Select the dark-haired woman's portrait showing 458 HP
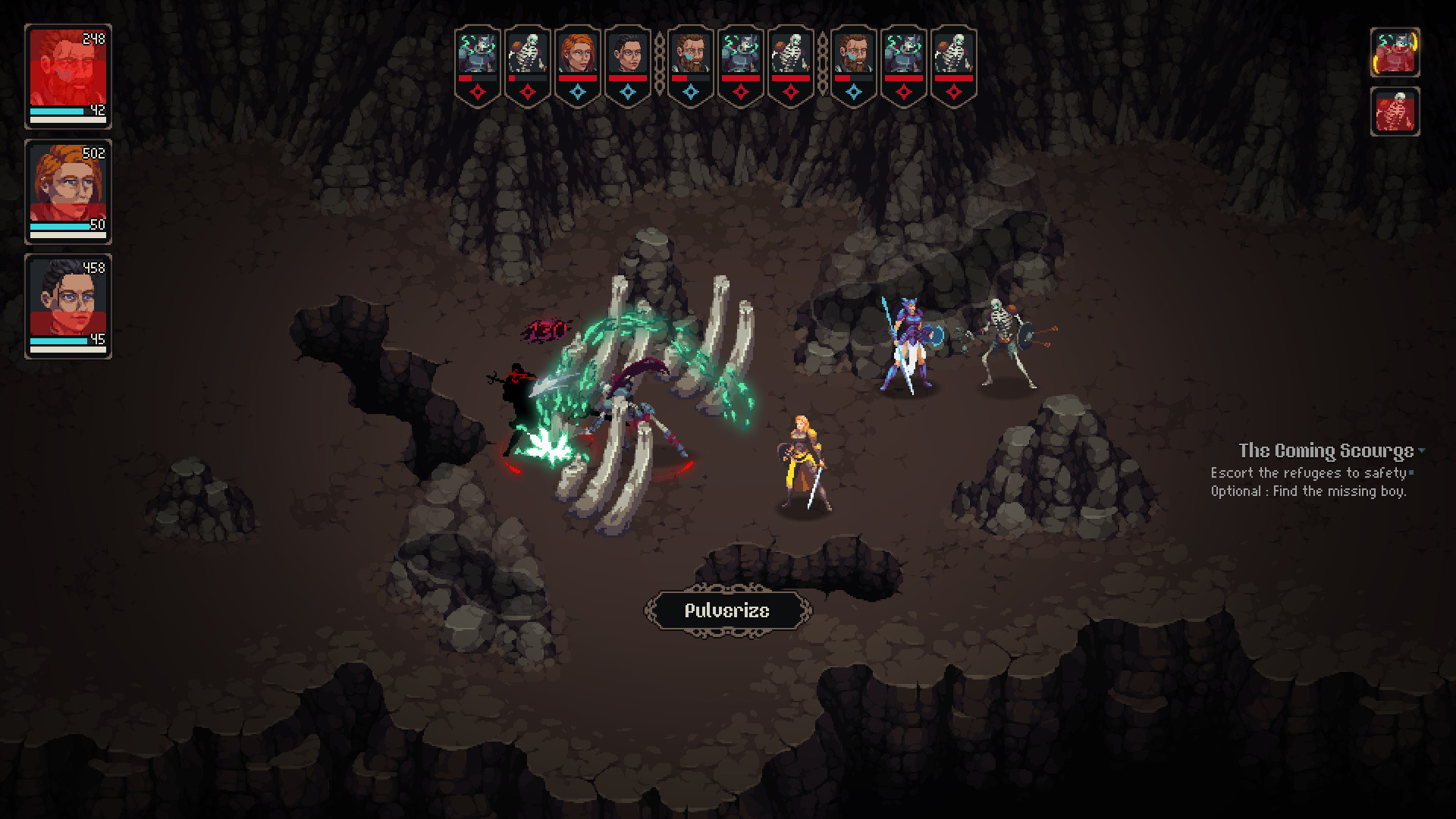The width and height of the screenshot is (1456, 819). point(68,302)
